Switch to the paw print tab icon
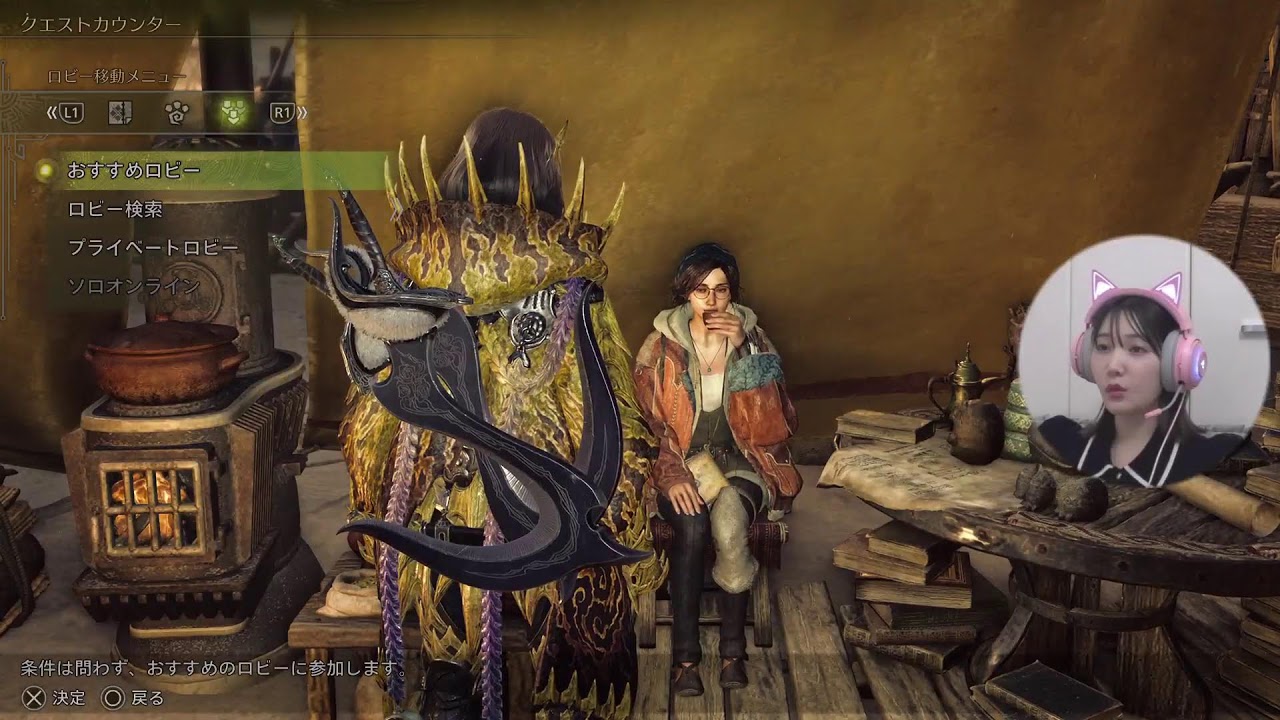Image resolution: width=1280 pixels, height=720 pixels. (178, 113)
